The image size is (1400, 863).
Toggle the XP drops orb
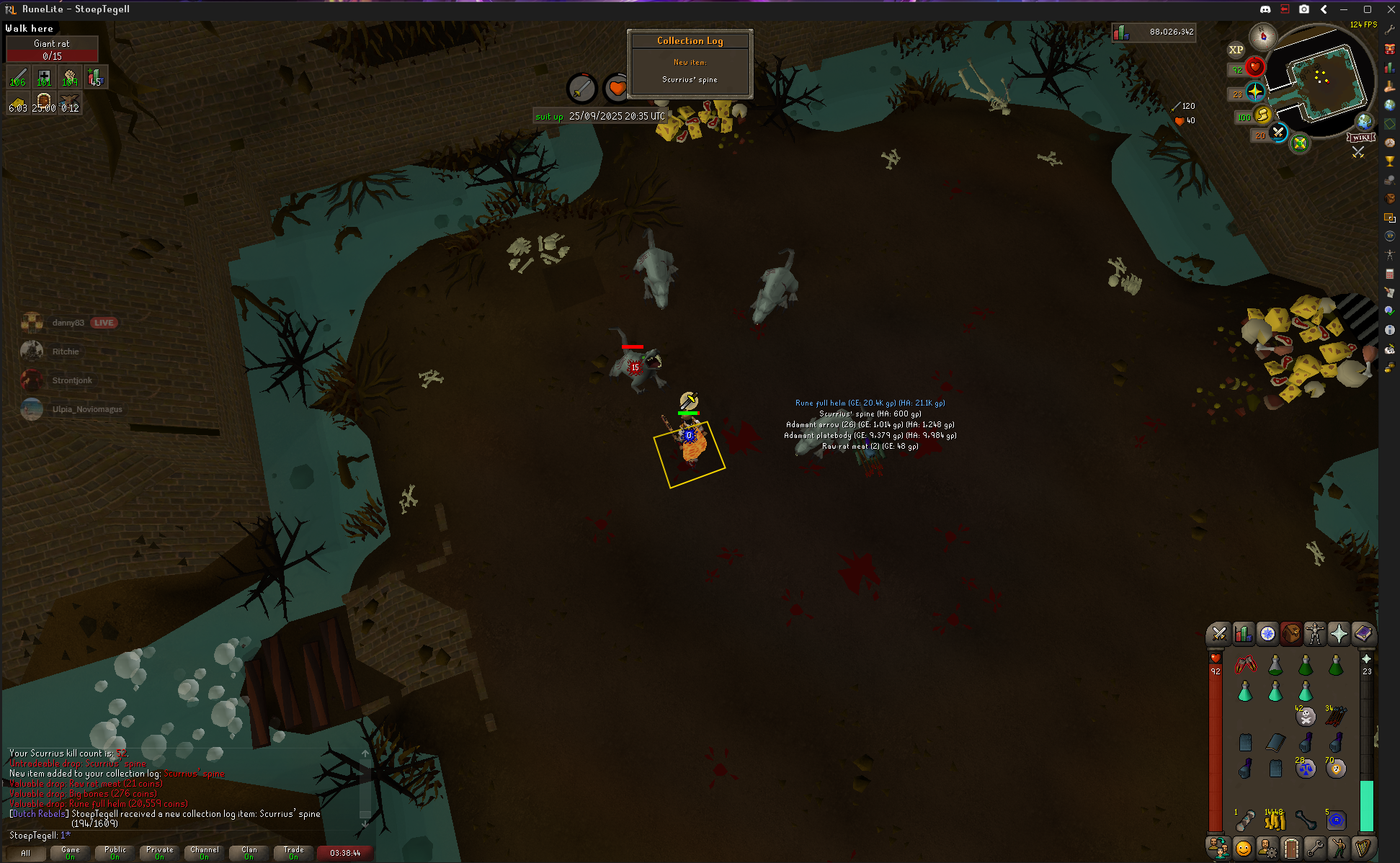point(1236,50)
